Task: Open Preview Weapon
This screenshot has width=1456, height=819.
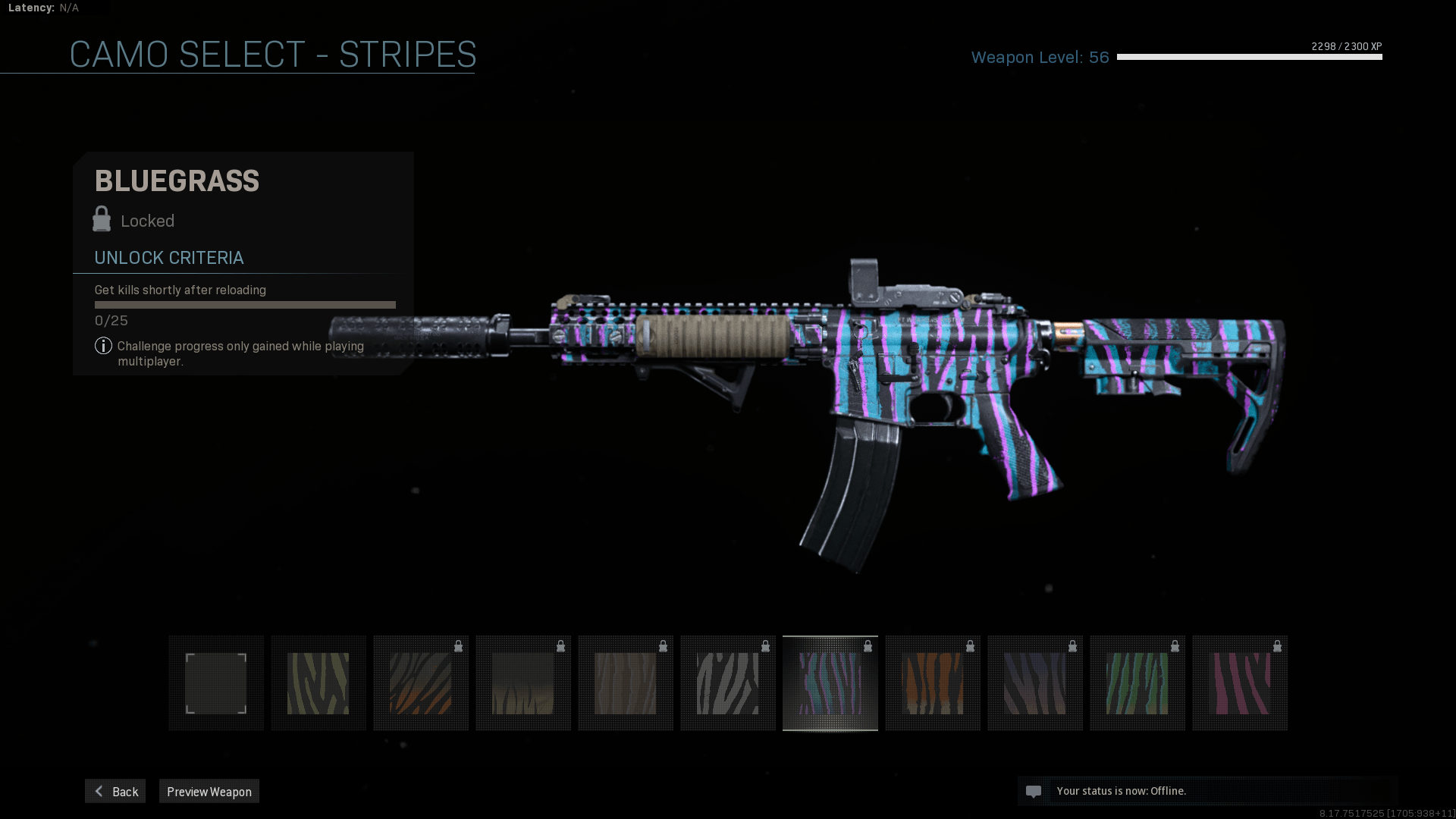Action: 209,792
